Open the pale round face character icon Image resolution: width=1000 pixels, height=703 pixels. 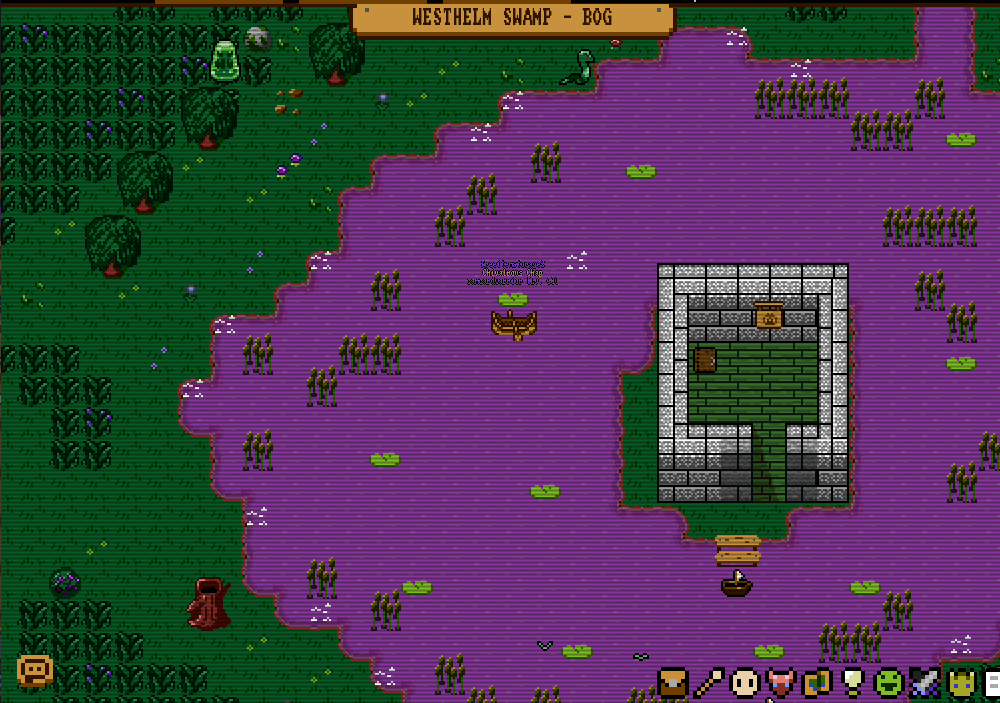pyautogui.click(x=744, y=683)
